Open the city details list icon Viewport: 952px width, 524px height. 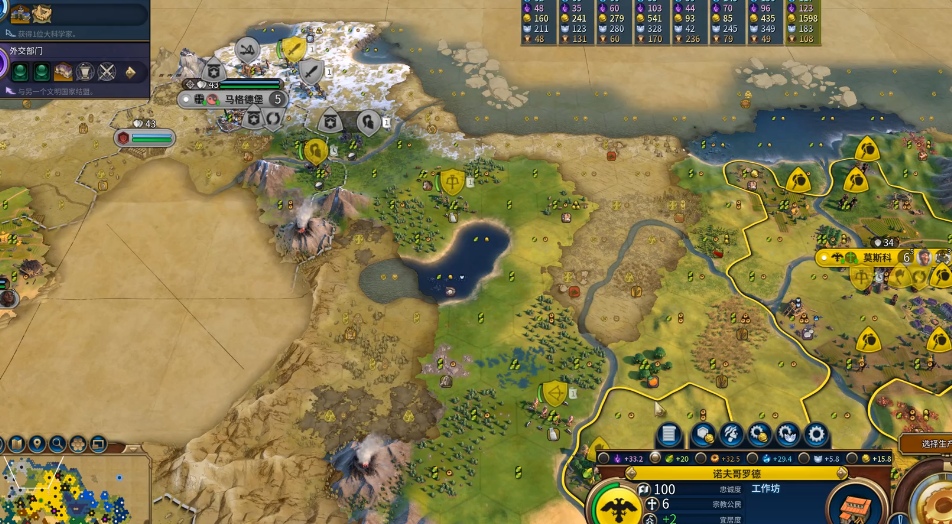[x=669, y=434]
